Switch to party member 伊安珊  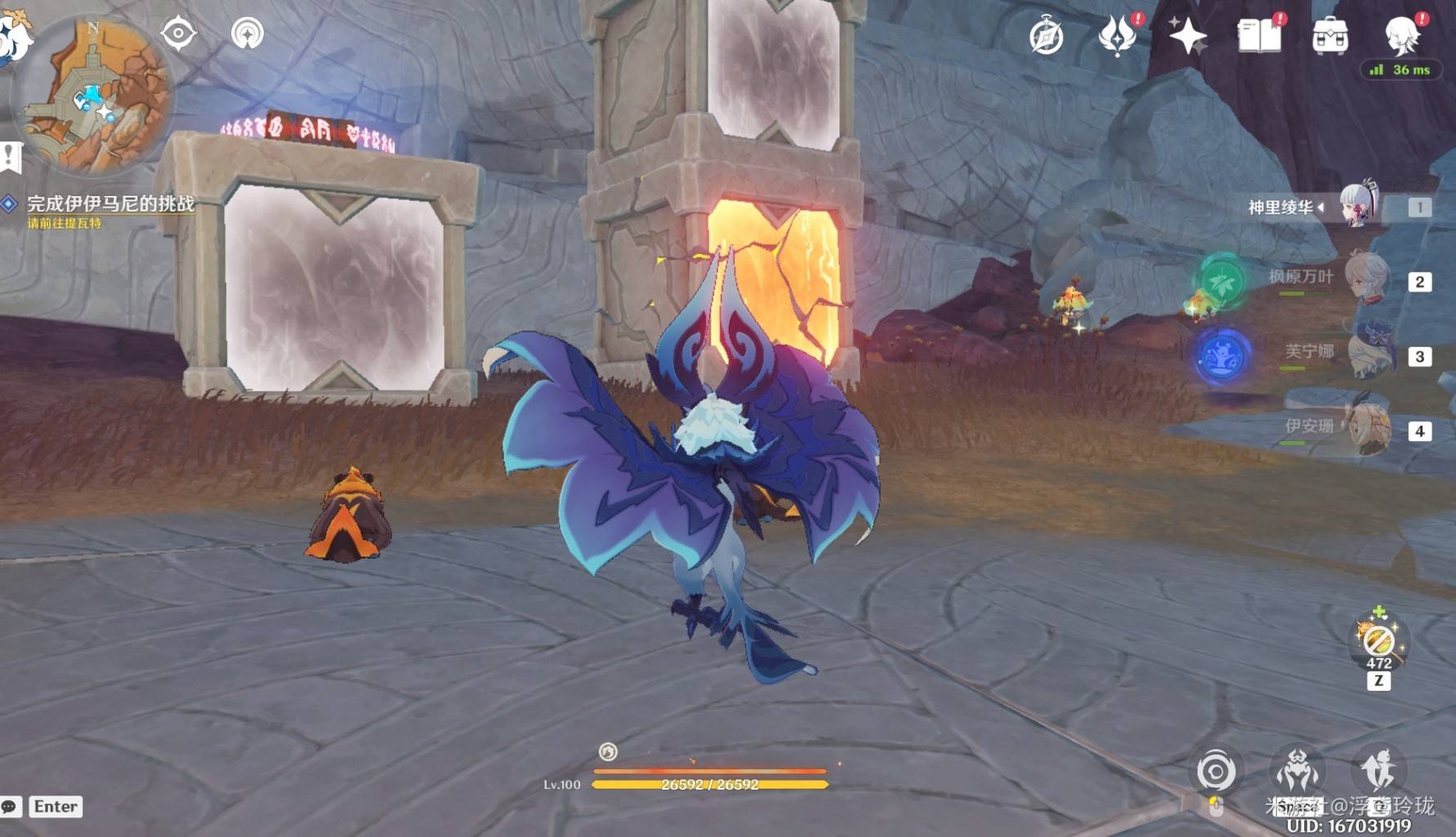click(x=1369, y=427)
